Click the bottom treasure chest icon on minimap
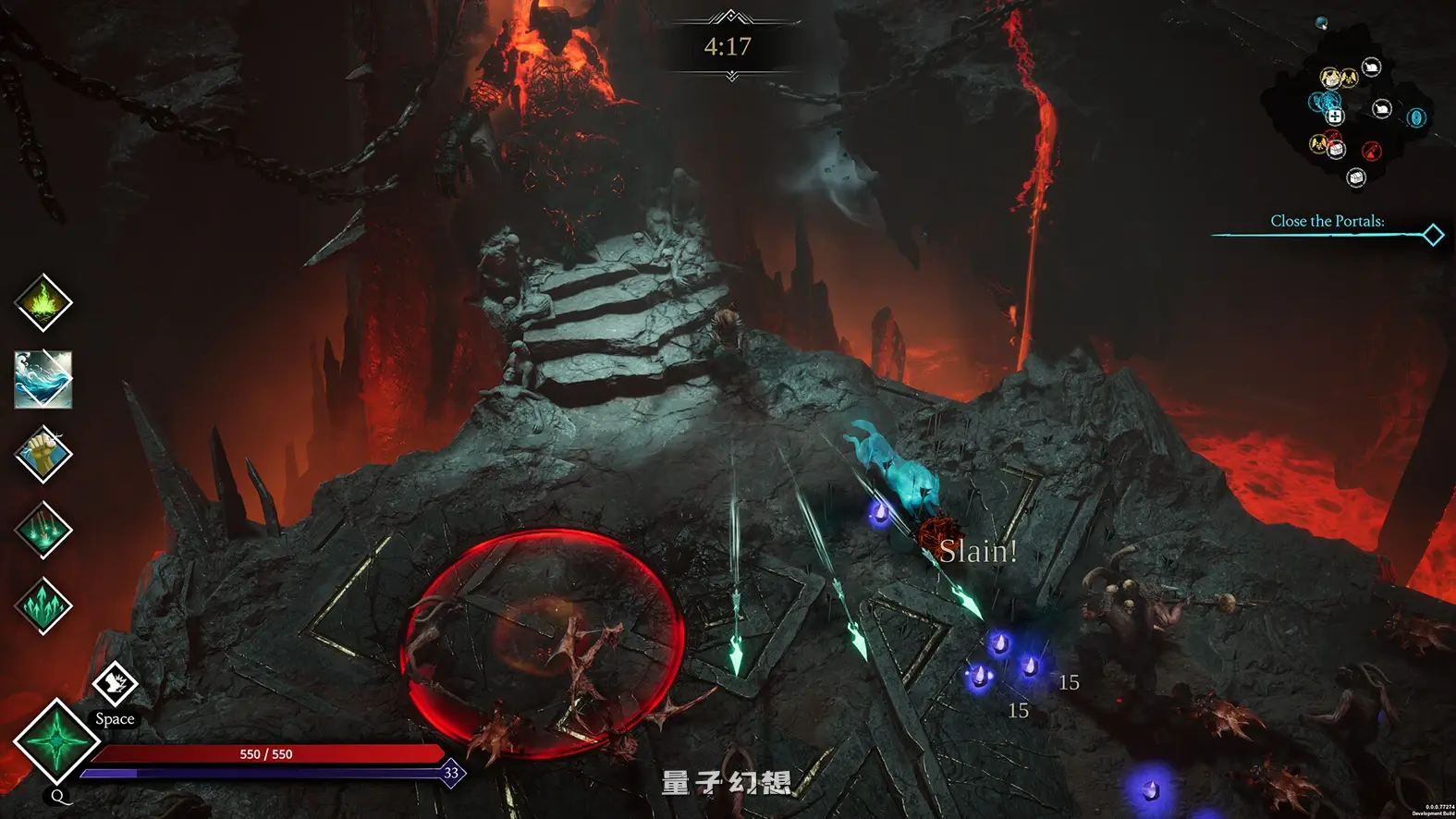This screenshot has height=819, width=1456. [1356, 177]
